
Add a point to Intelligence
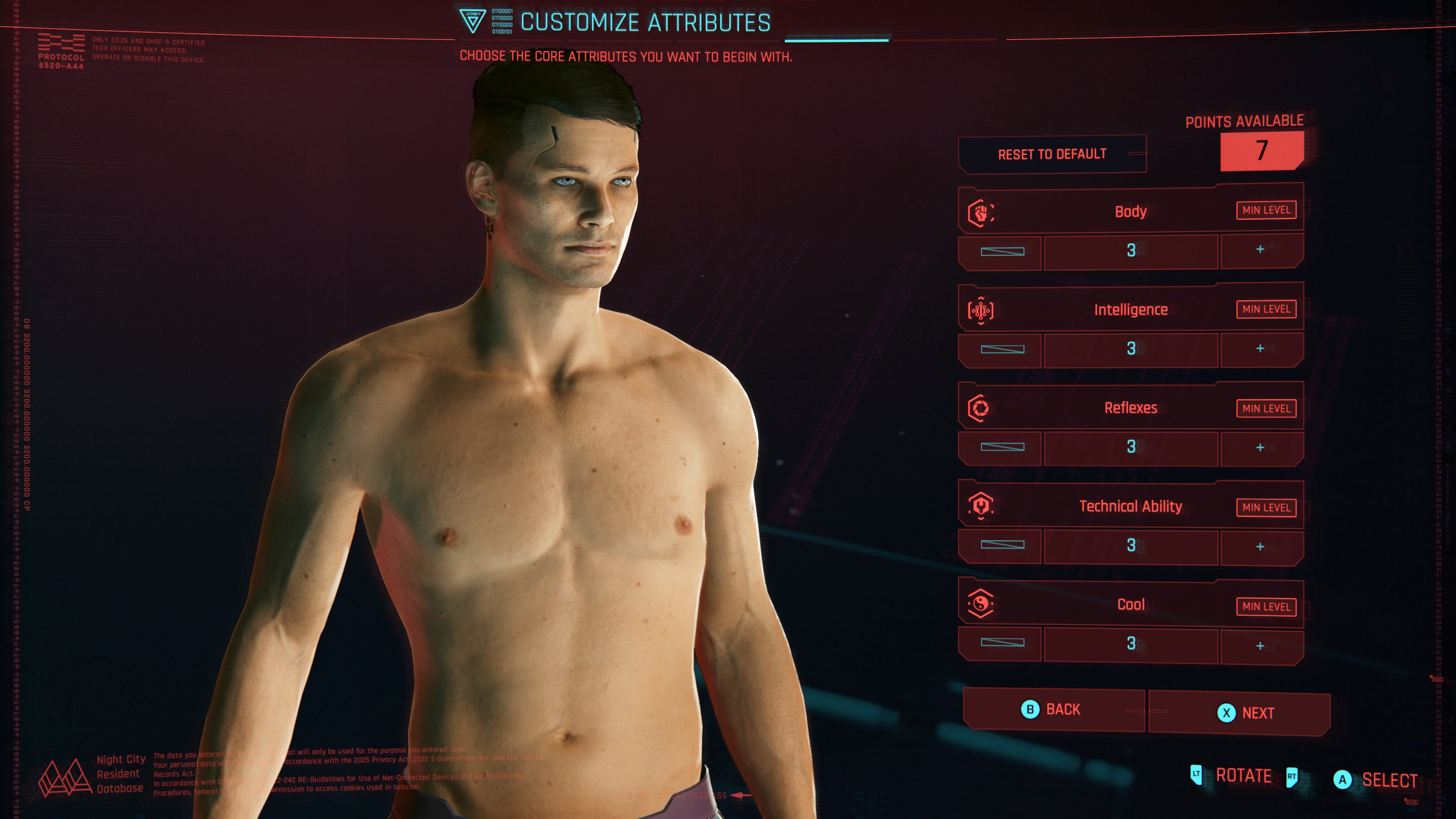click(x=1260, y=349)
